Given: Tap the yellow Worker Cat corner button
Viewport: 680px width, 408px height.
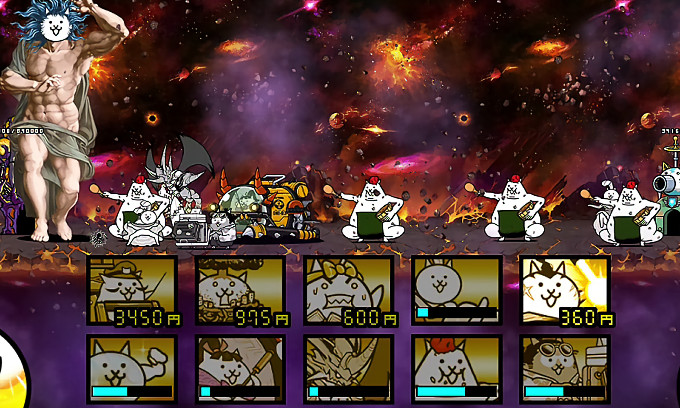Looking at the screenshot, I should tap(12, 375).
